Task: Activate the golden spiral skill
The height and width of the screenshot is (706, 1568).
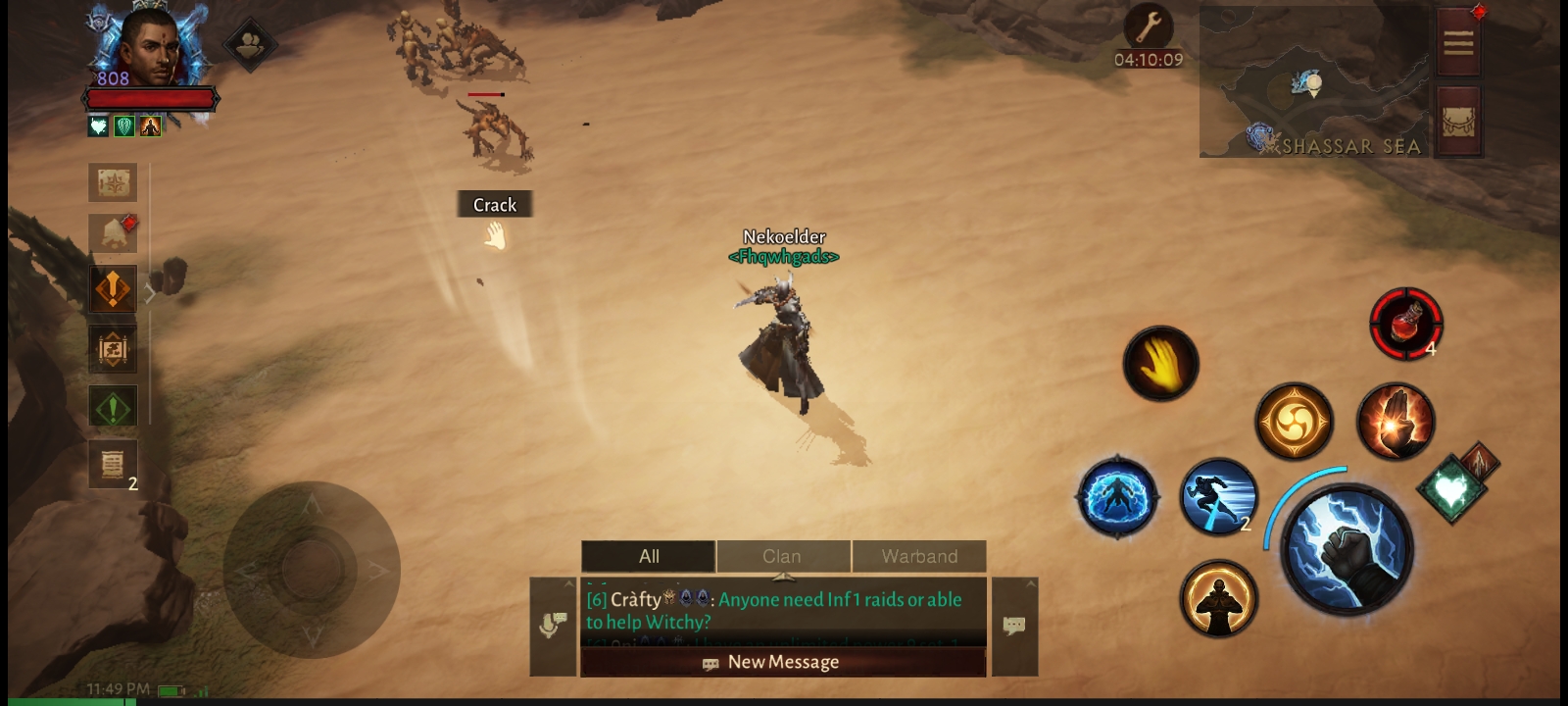Action: 1294,422
